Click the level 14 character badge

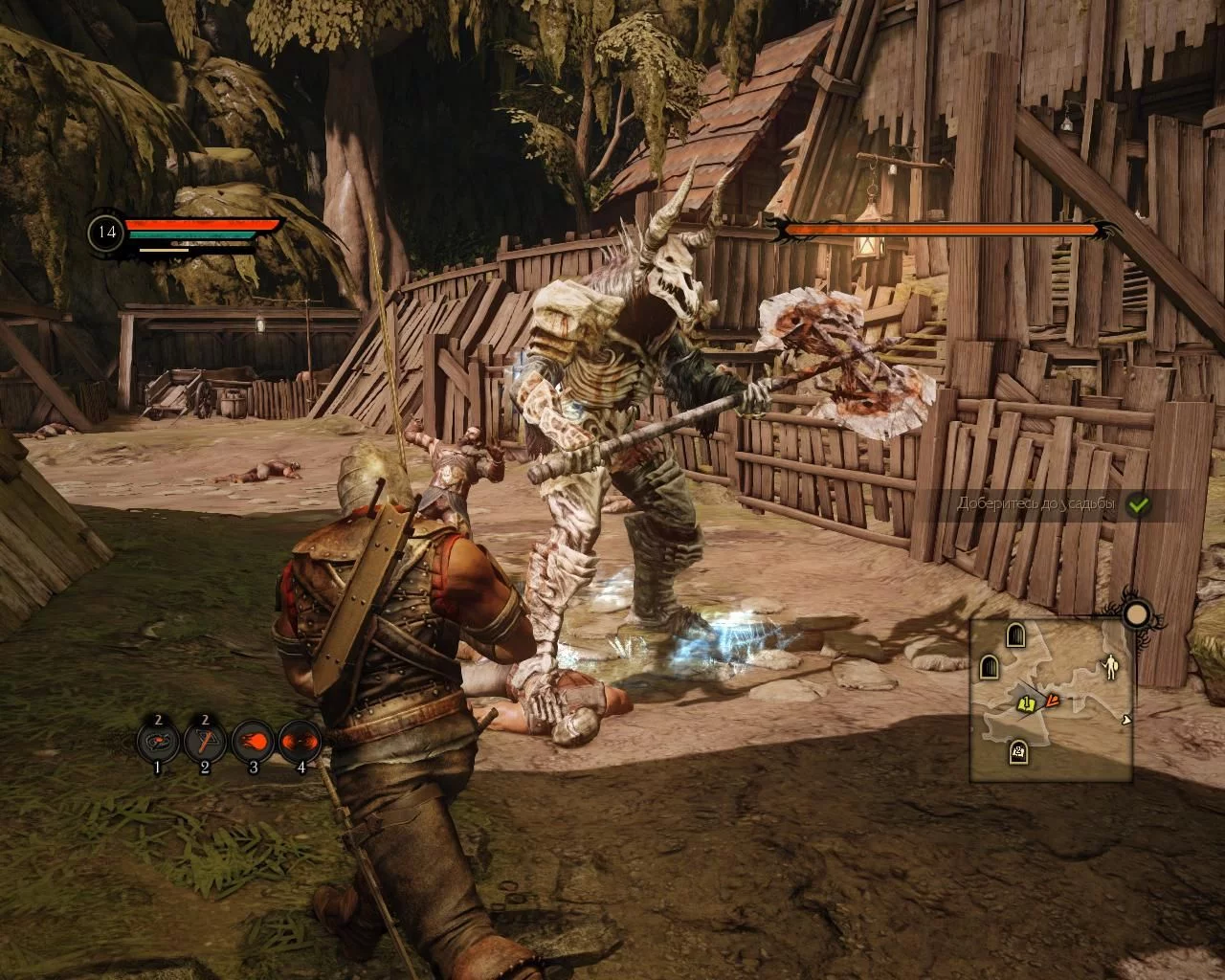click(x=106, y=233)
